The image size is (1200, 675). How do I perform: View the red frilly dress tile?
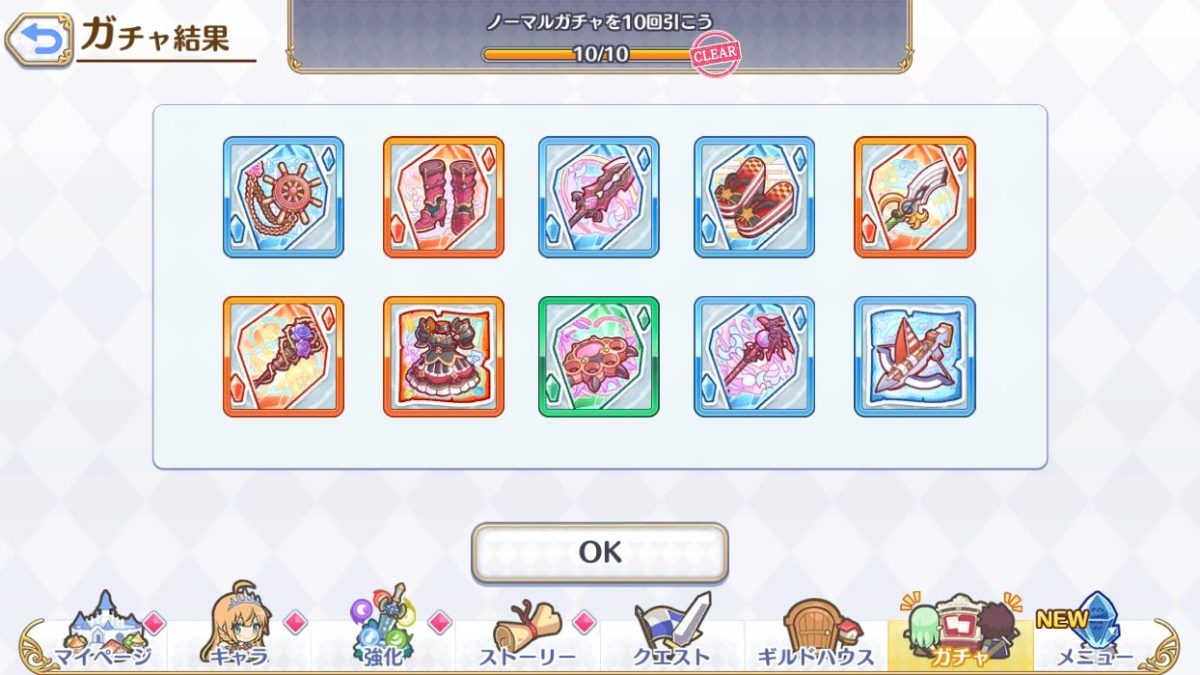click(x=443, y=357)
